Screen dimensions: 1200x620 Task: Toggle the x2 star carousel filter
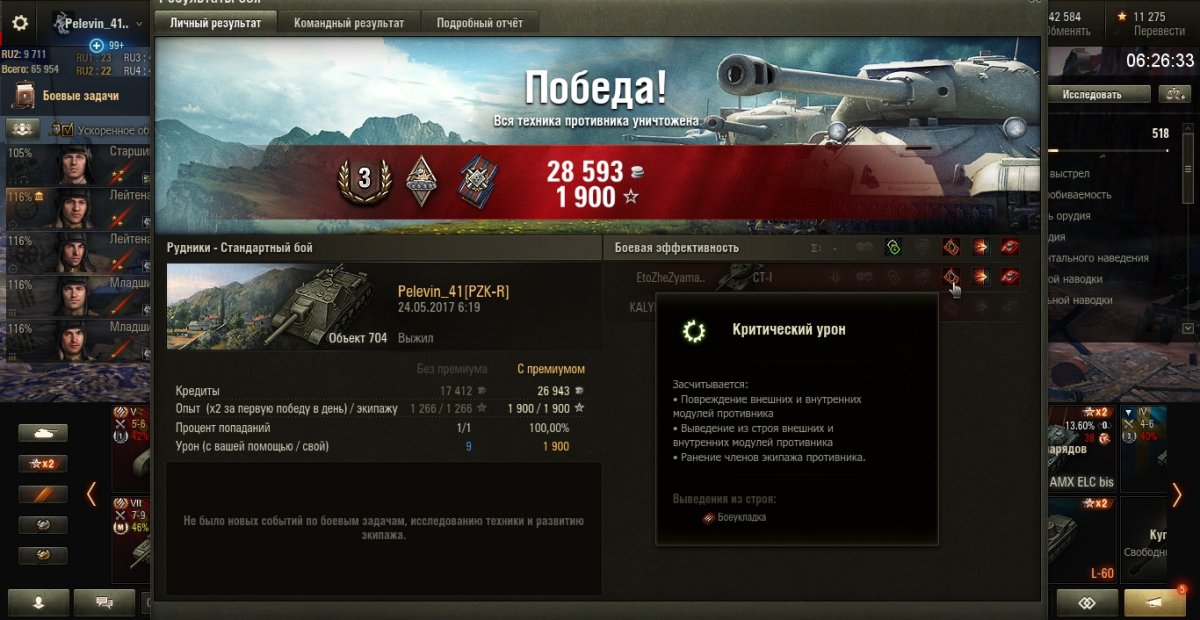pyautogui.click(x=43, y=463)
